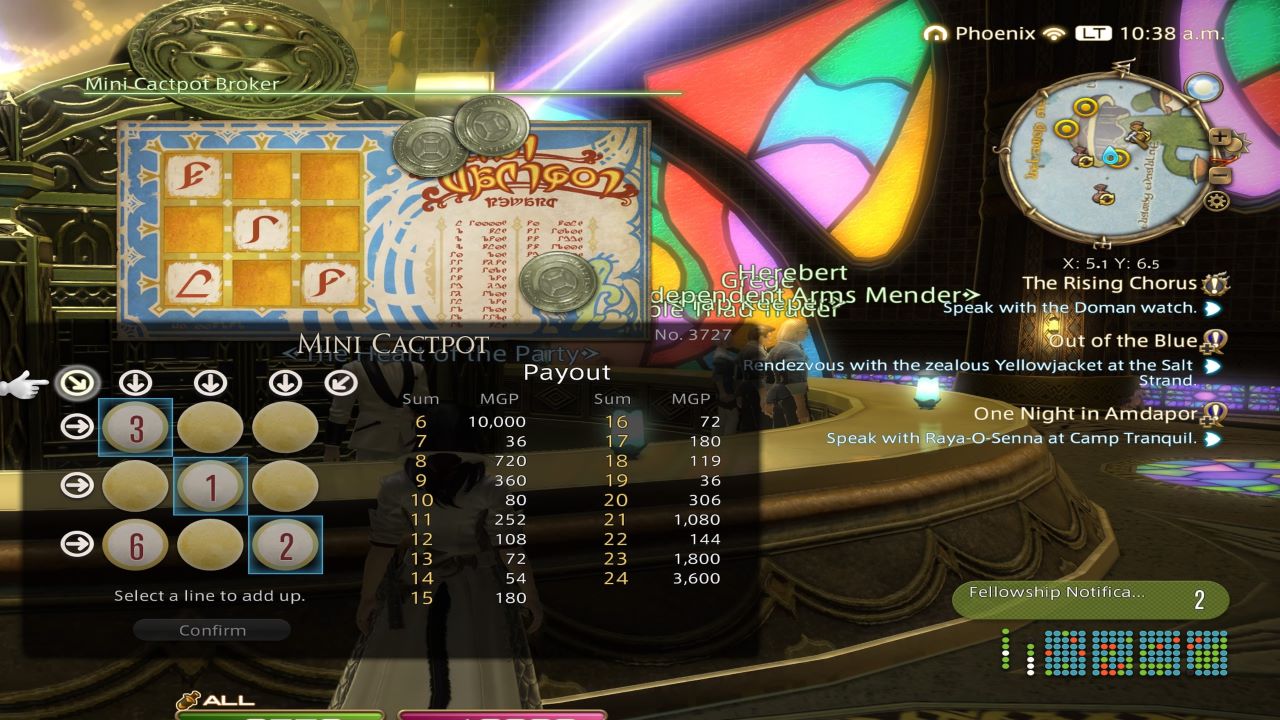Image resolution: width=1280 pixels, height=720 pixels.
Task: Click the unscratched cell beside the number 3
Action: click(x=210, y=427)
